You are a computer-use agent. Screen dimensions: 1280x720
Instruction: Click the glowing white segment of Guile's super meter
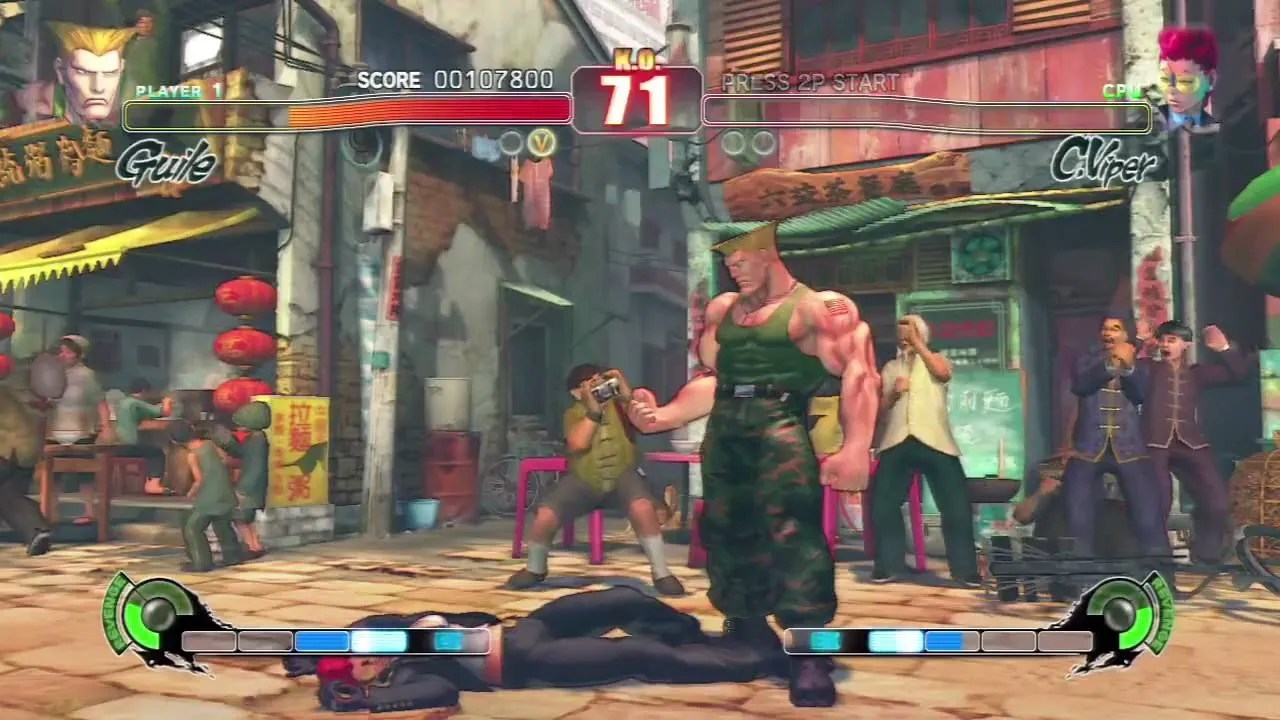[x=378, y=640]
